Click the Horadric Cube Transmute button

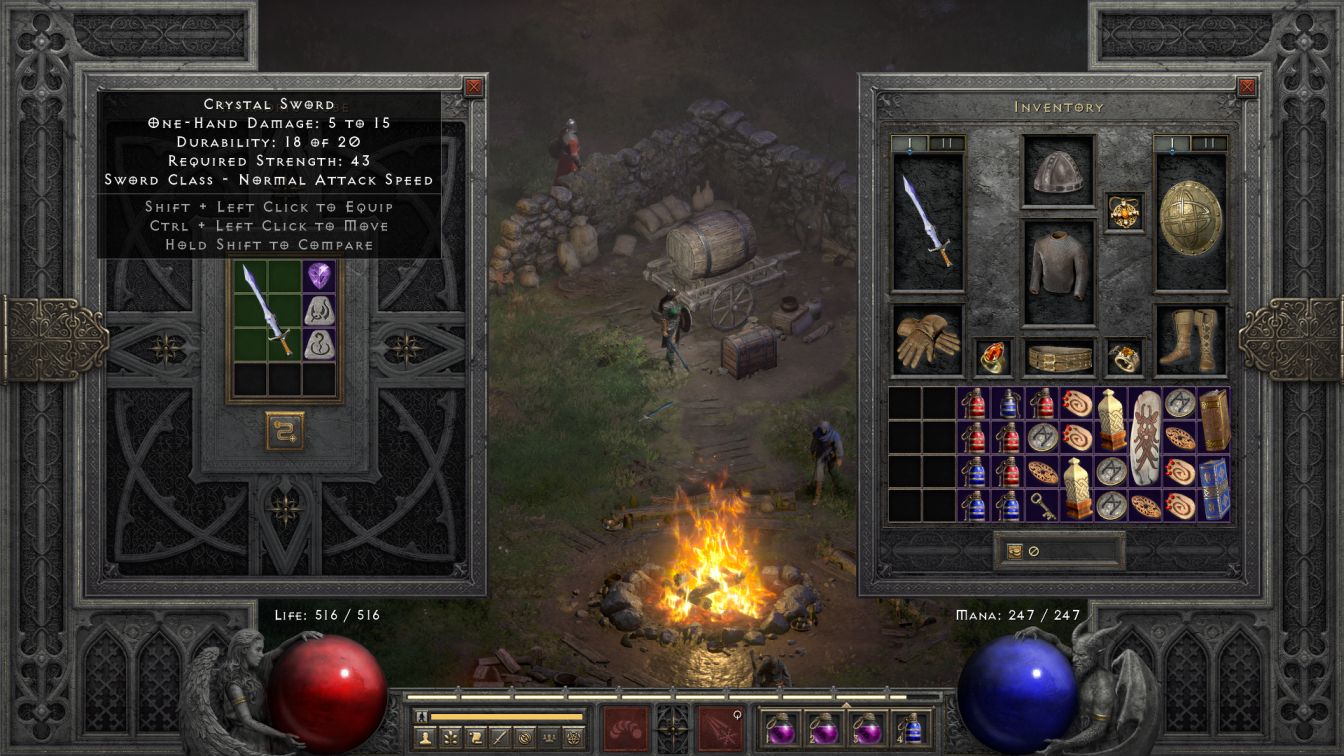[285, 431]
